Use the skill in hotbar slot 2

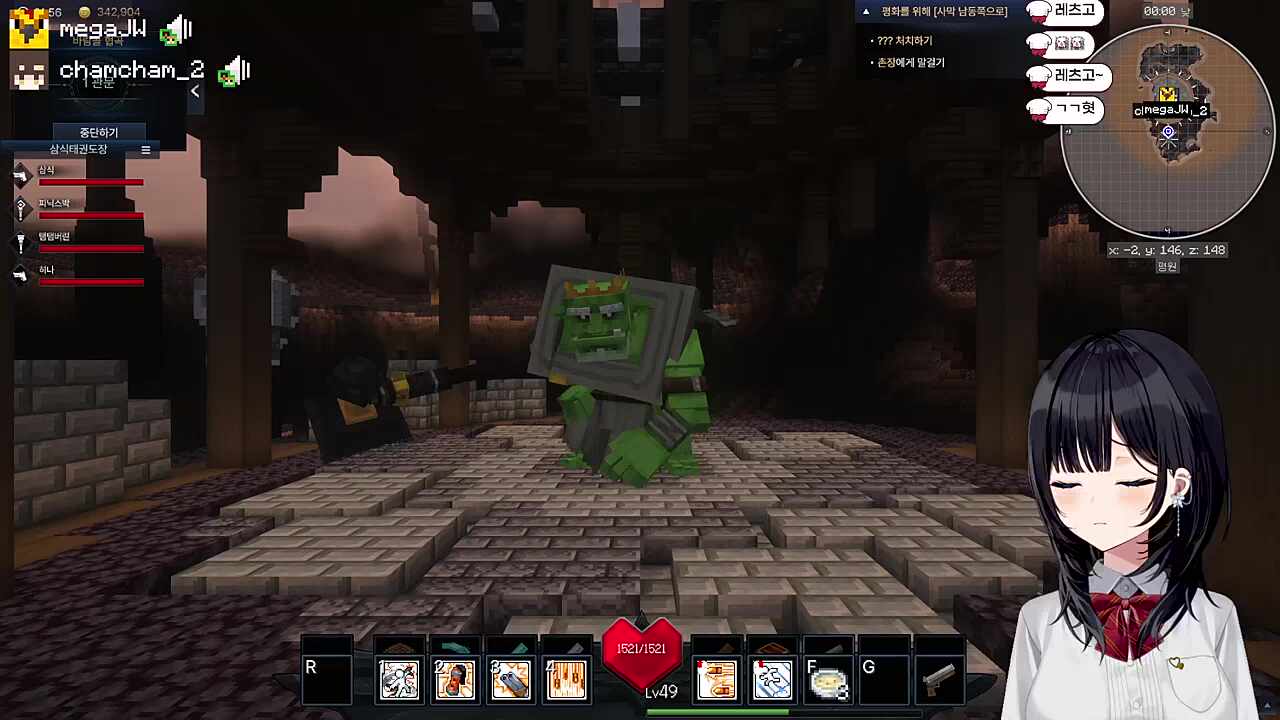(455, 680)
